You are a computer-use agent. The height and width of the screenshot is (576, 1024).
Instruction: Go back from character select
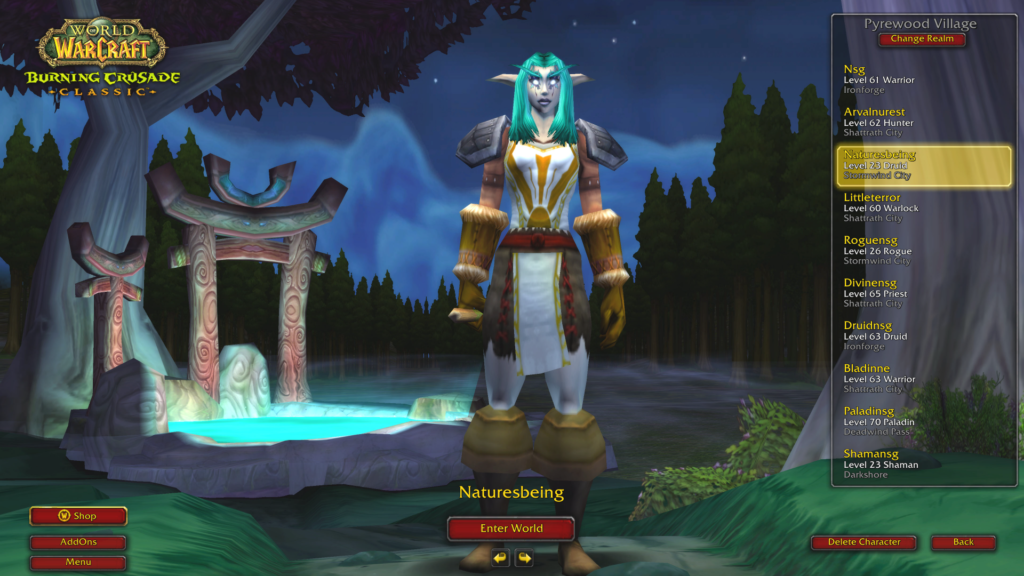(x=963, y=542)
